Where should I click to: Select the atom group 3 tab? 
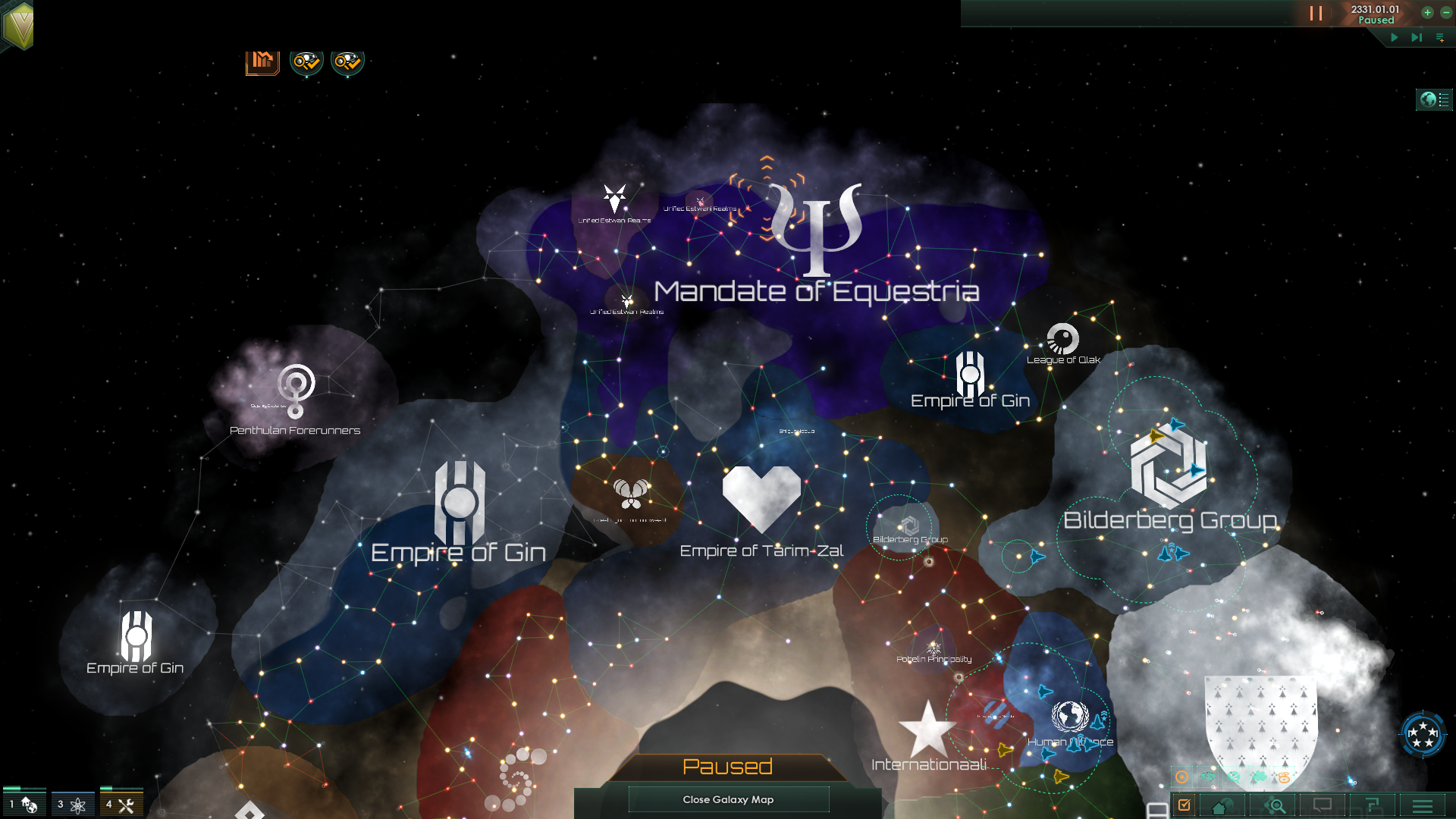72,804
